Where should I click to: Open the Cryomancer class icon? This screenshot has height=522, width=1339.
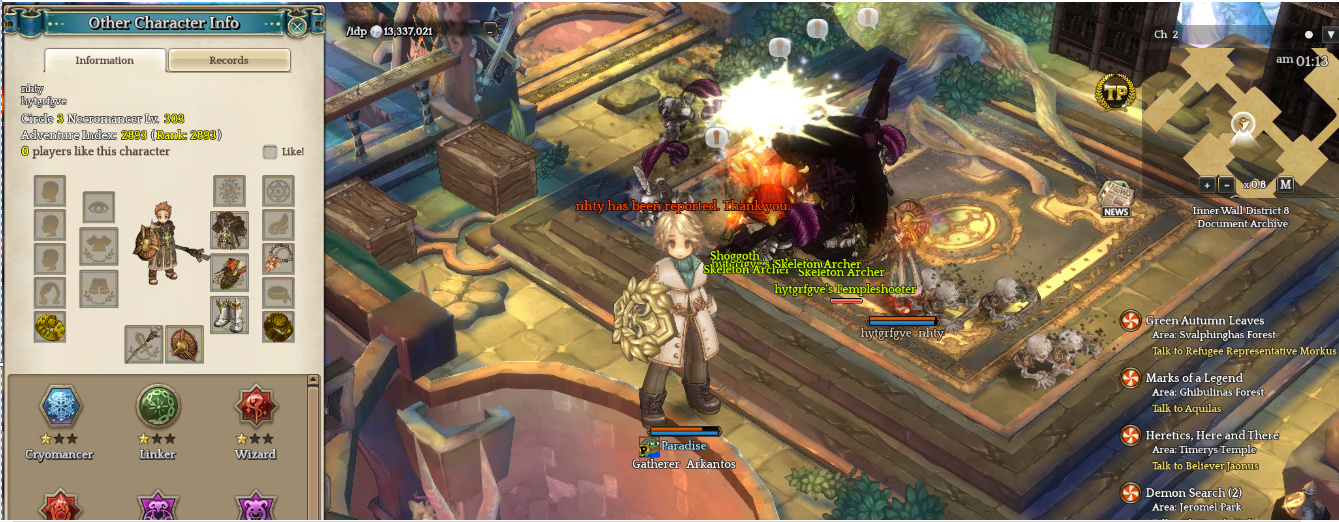(x=59, y=408)
